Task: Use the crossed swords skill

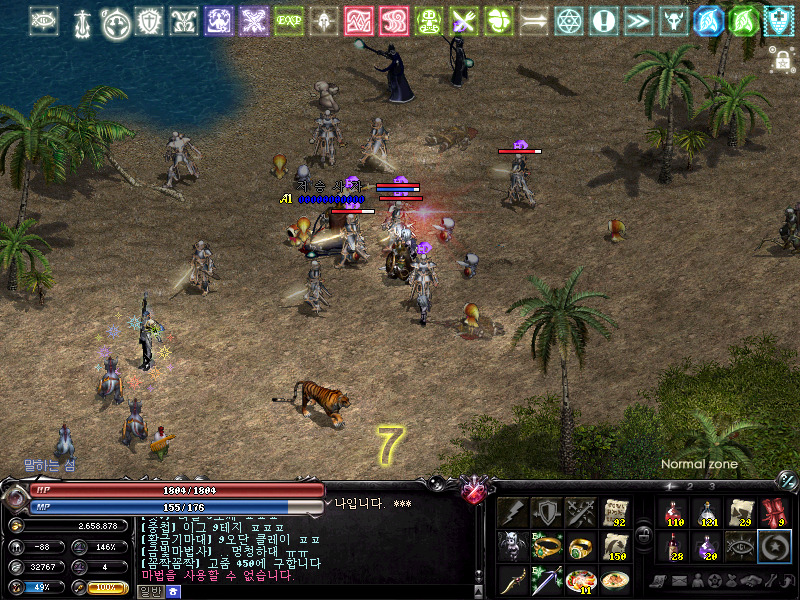Action: [581, 513]
